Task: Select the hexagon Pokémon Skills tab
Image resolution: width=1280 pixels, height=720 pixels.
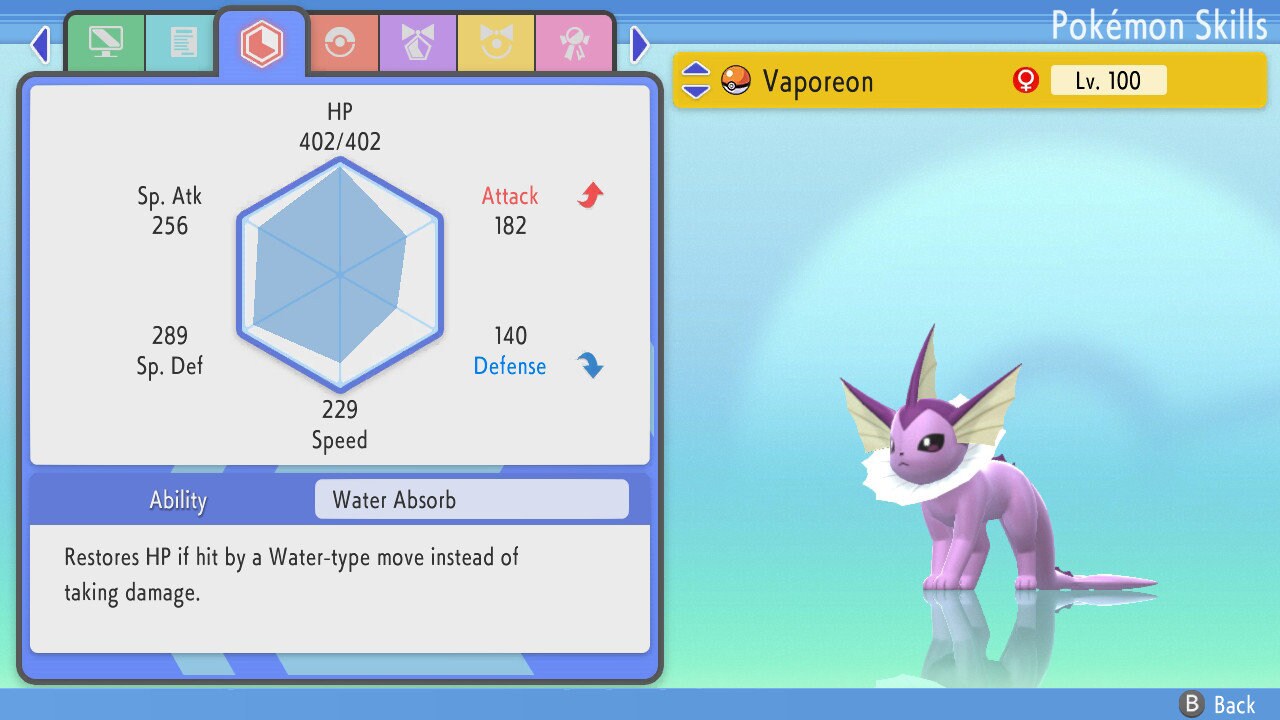Action: click(262, 43)
